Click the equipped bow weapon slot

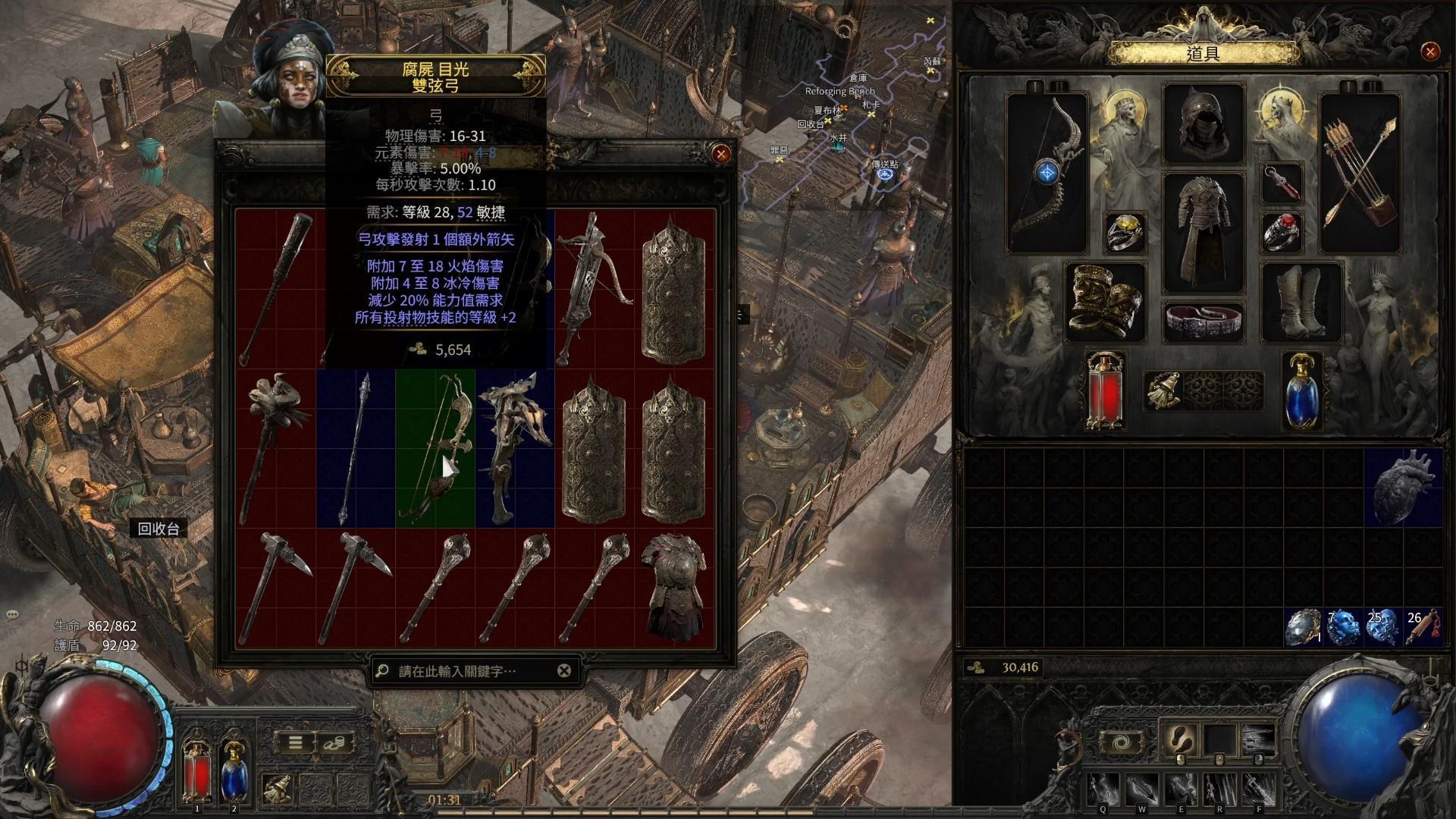click(x=1047, y=173)
